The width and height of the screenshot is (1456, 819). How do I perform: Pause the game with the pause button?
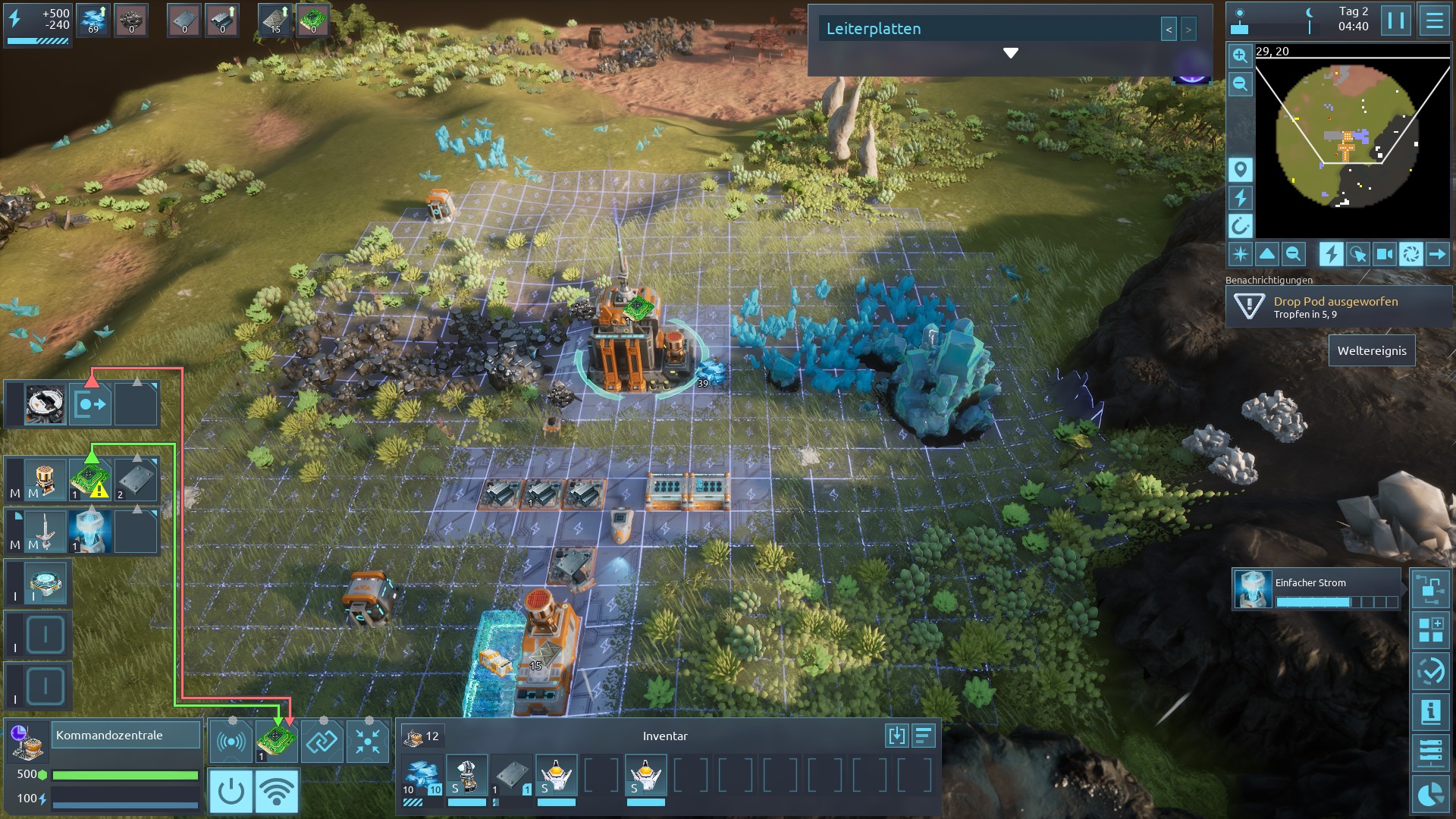(x=1395, y=20)
